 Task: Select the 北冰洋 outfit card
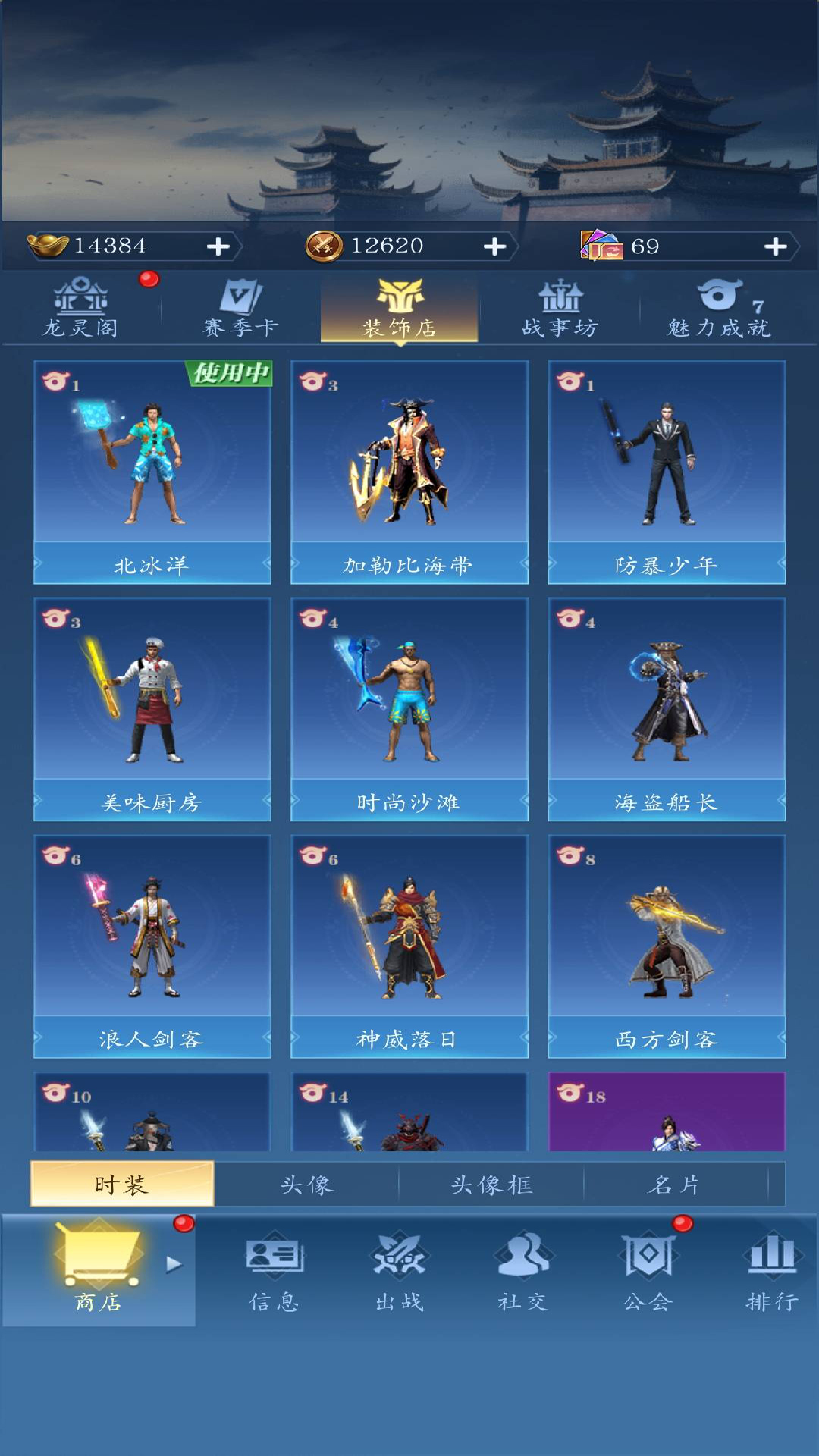[152, 472]
